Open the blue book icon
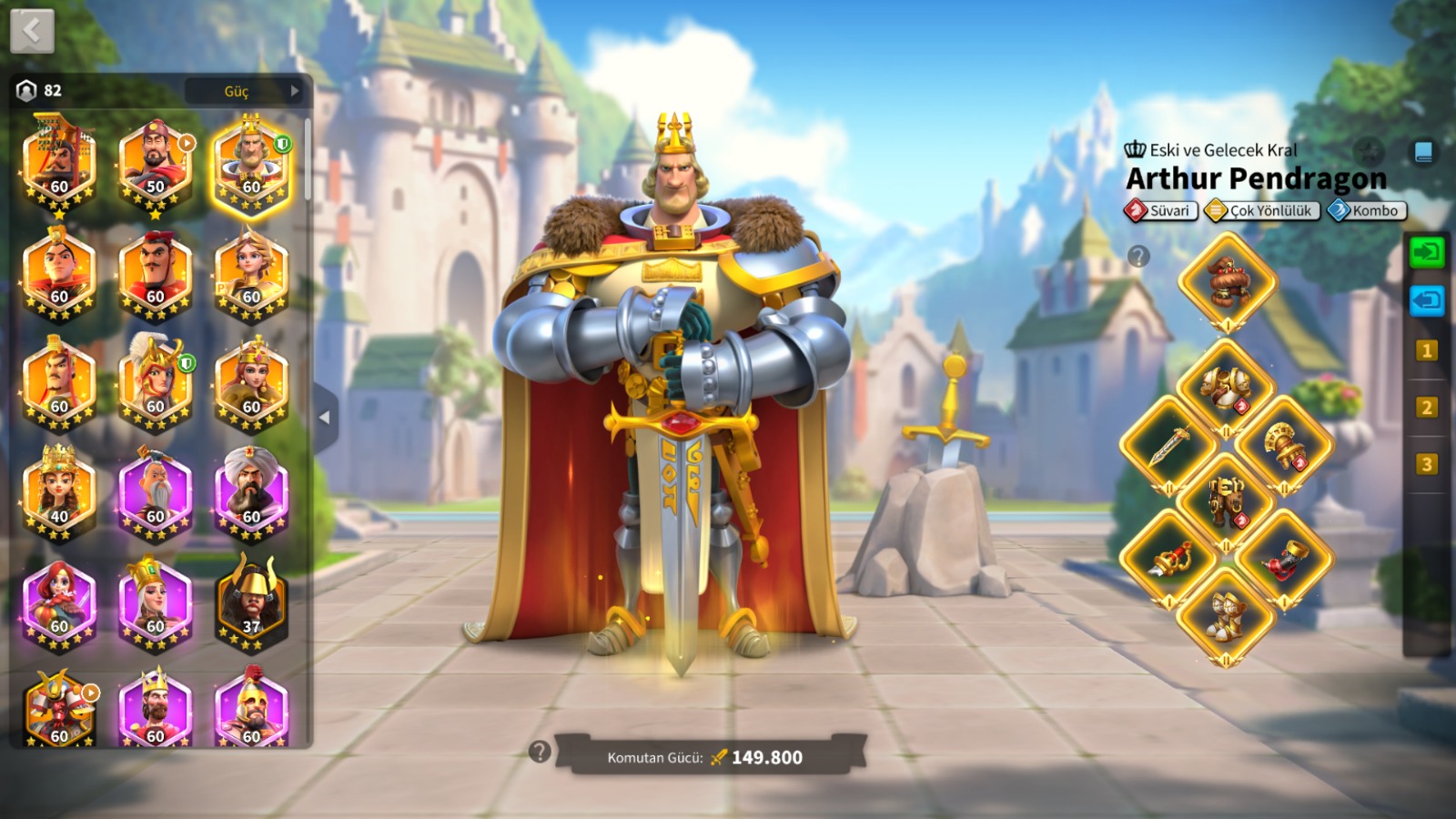The image size is (1456, 819). tap(1423, 152)
